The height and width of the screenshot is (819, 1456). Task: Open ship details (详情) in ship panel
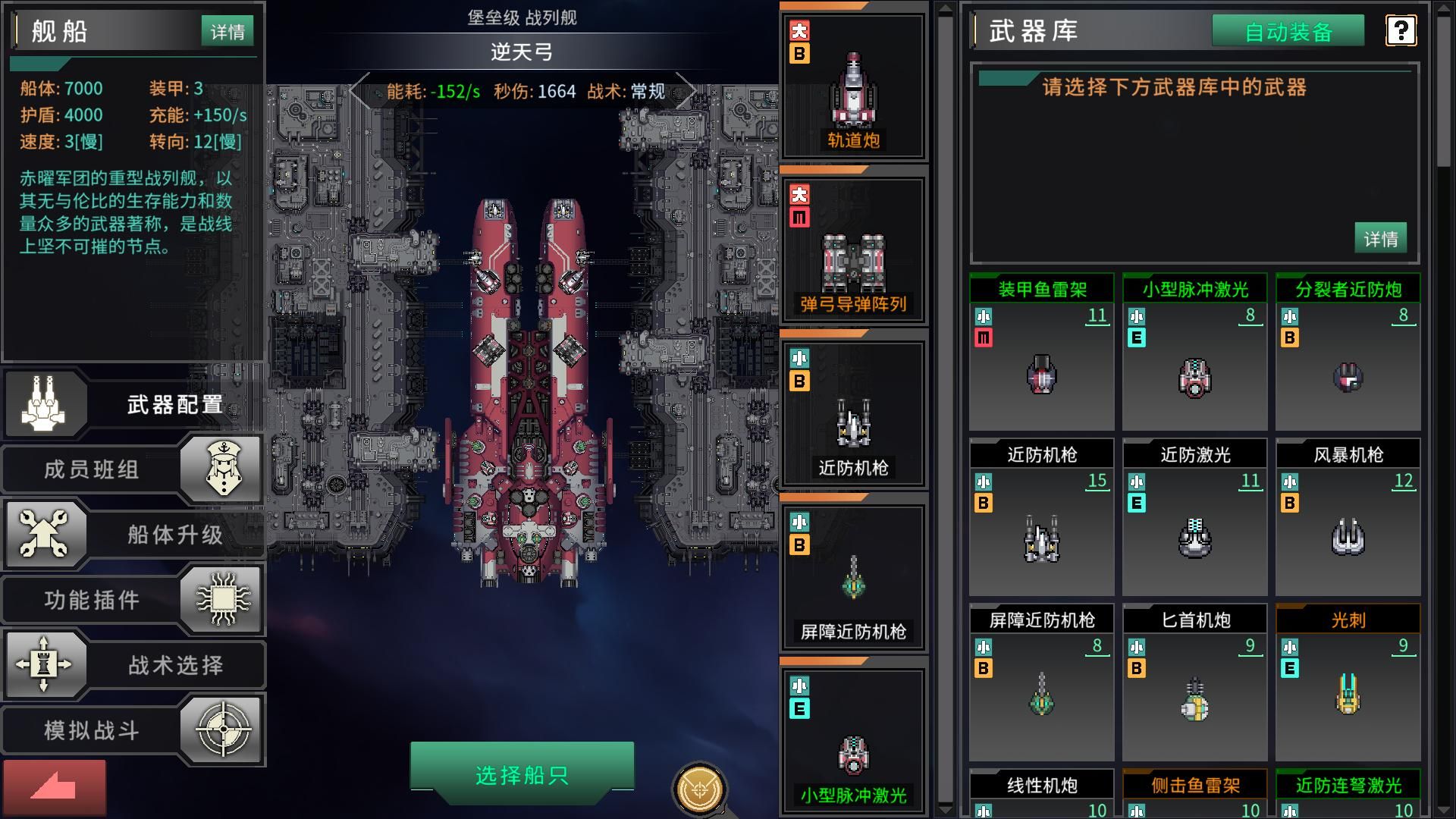[x=227, y=32]
